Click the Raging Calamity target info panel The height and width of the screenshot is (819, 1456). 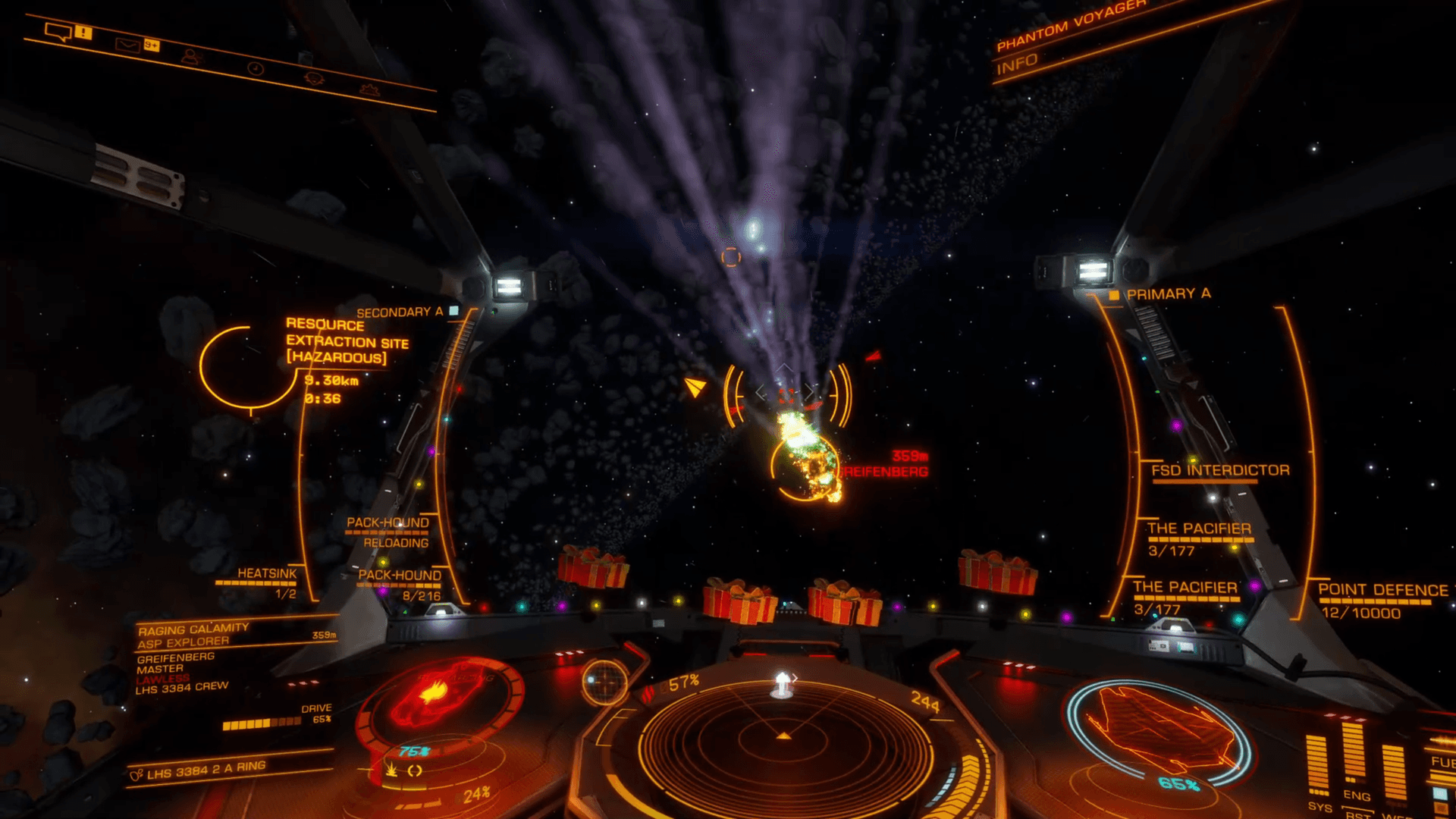pos(193,635)
